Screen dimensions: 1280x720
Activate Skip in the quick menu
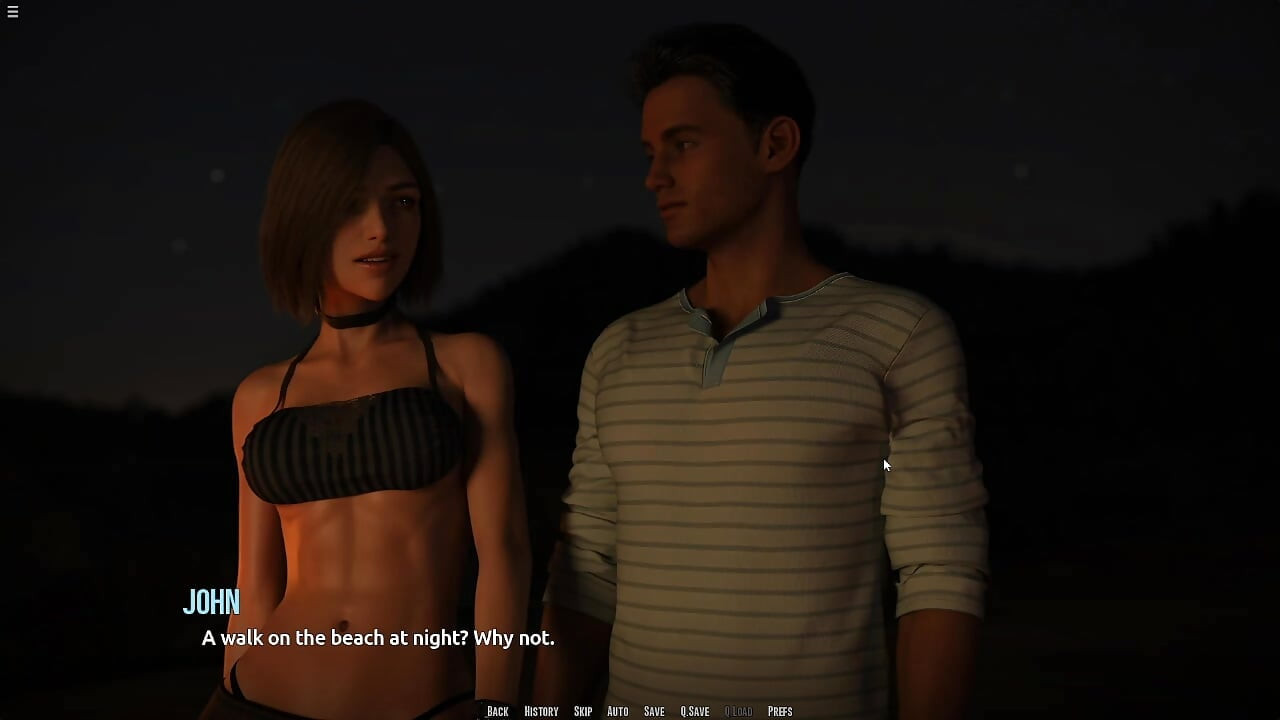pyautogui.click(x=583, y=711)
